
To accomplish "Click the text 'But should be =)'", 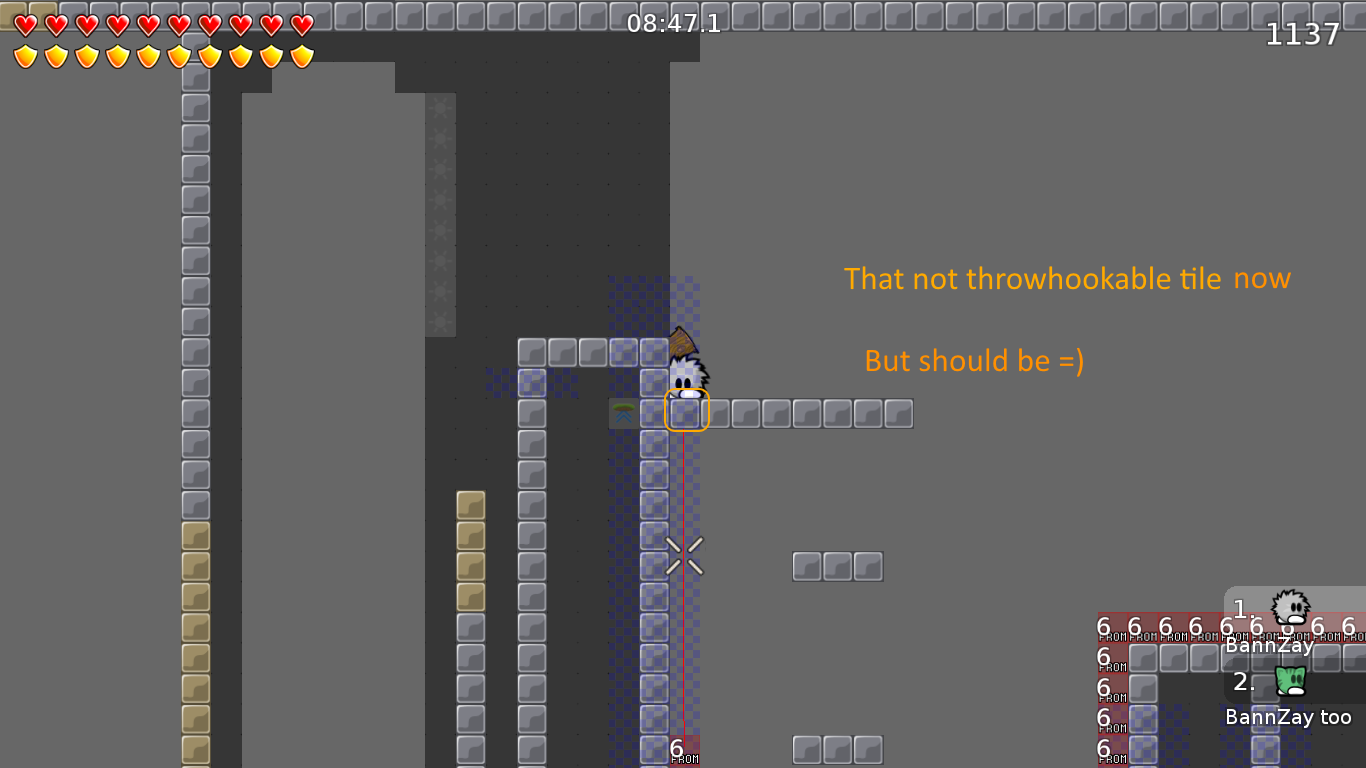I will point(975,361).
